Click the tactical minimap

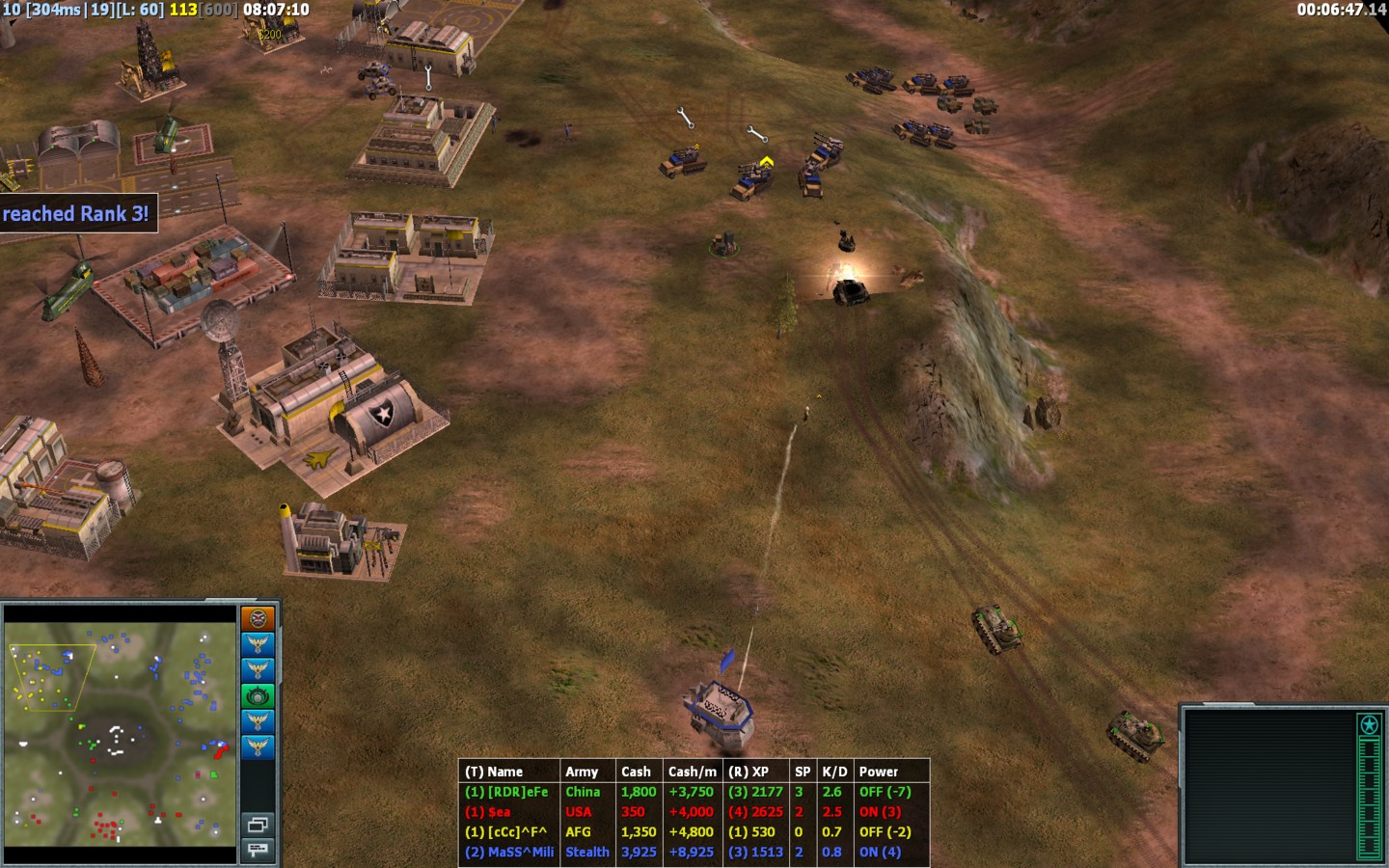coord(122,733)
